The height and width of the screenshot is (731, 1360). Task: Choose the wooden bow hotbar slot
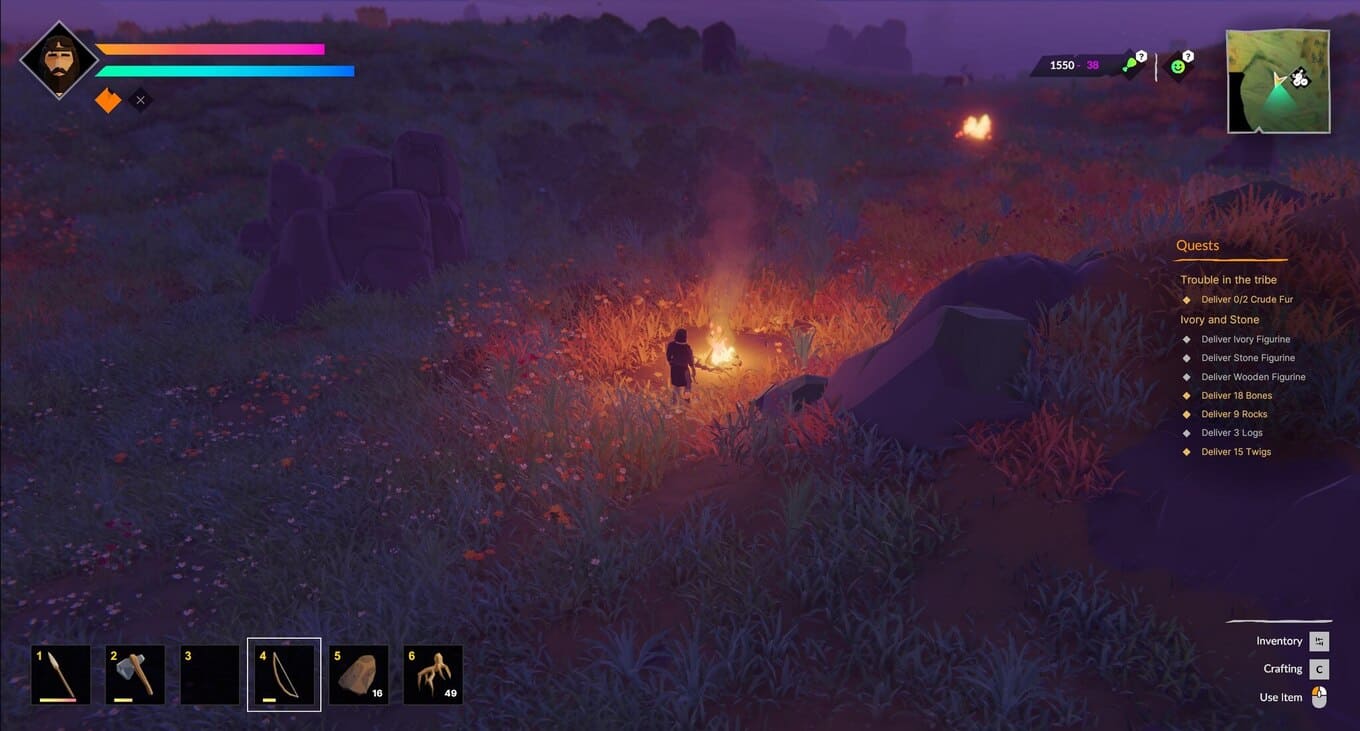(284, 674)
